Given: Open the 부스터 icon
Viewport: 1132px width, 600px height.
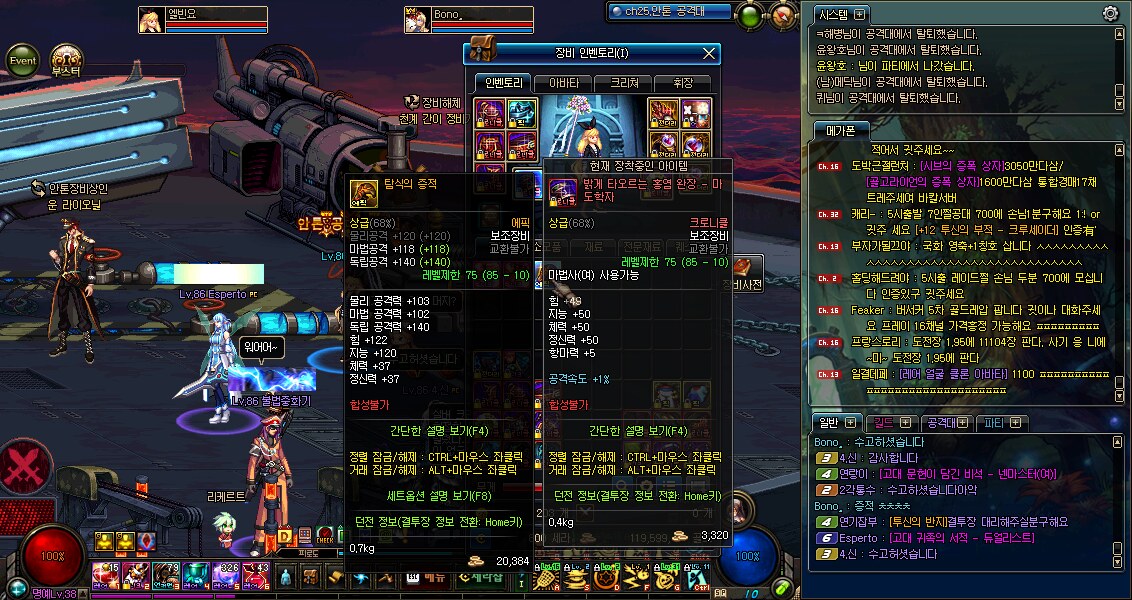Looking at the screenshot, I should [66, 59].
